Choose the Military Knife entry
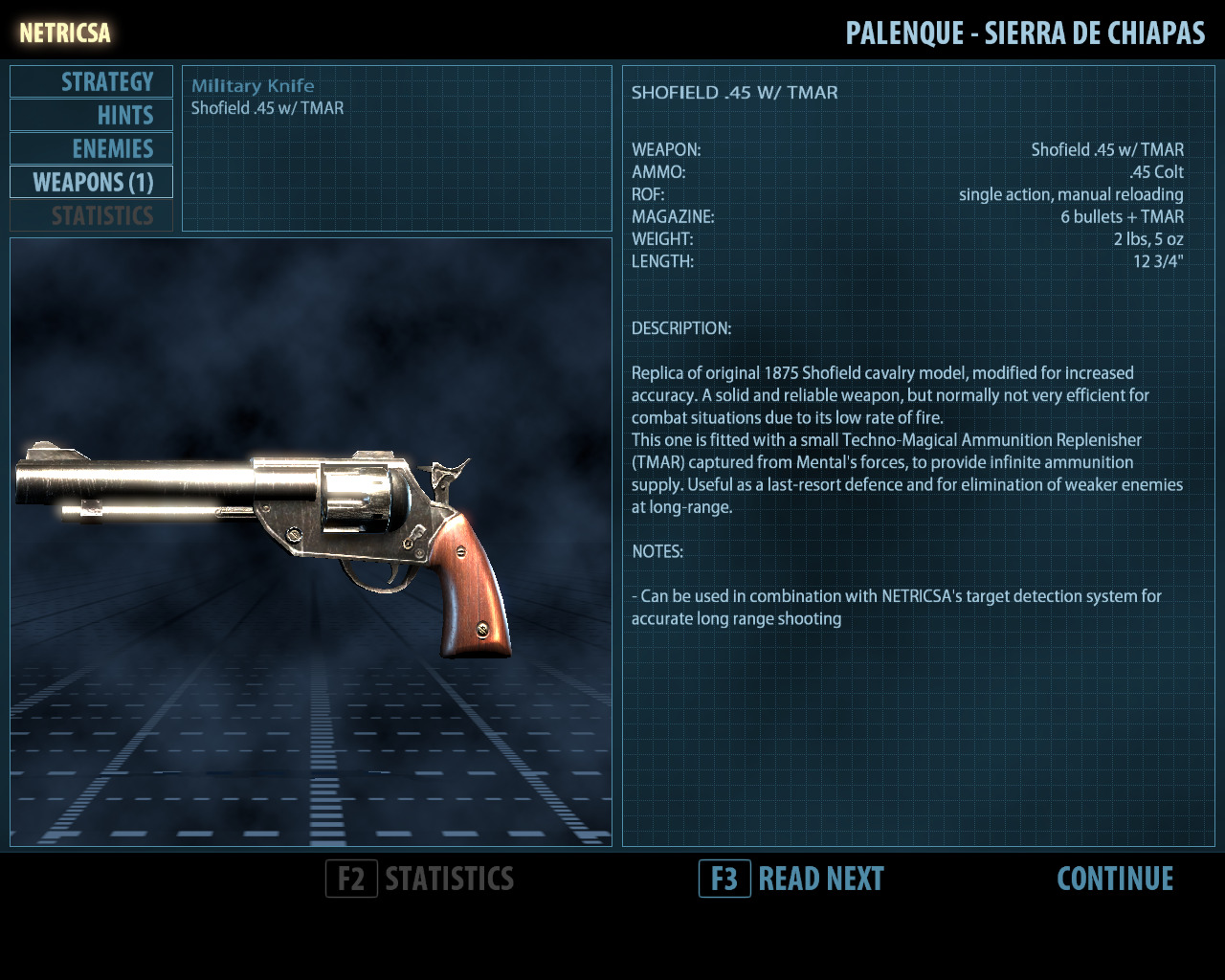Viewport: 1225px width, 980px height. (253, 86)
